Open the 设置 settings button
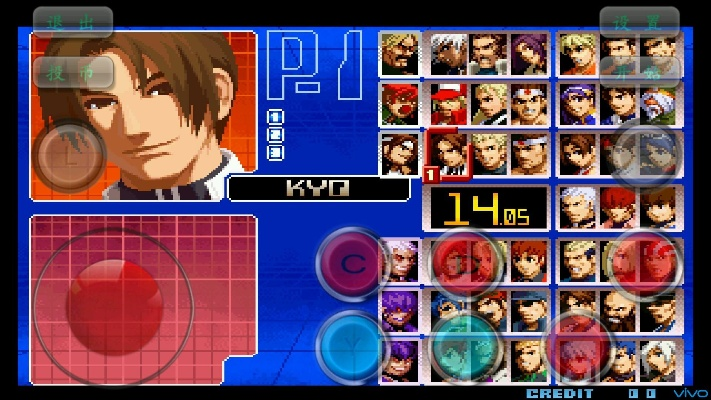 point(639,22)
